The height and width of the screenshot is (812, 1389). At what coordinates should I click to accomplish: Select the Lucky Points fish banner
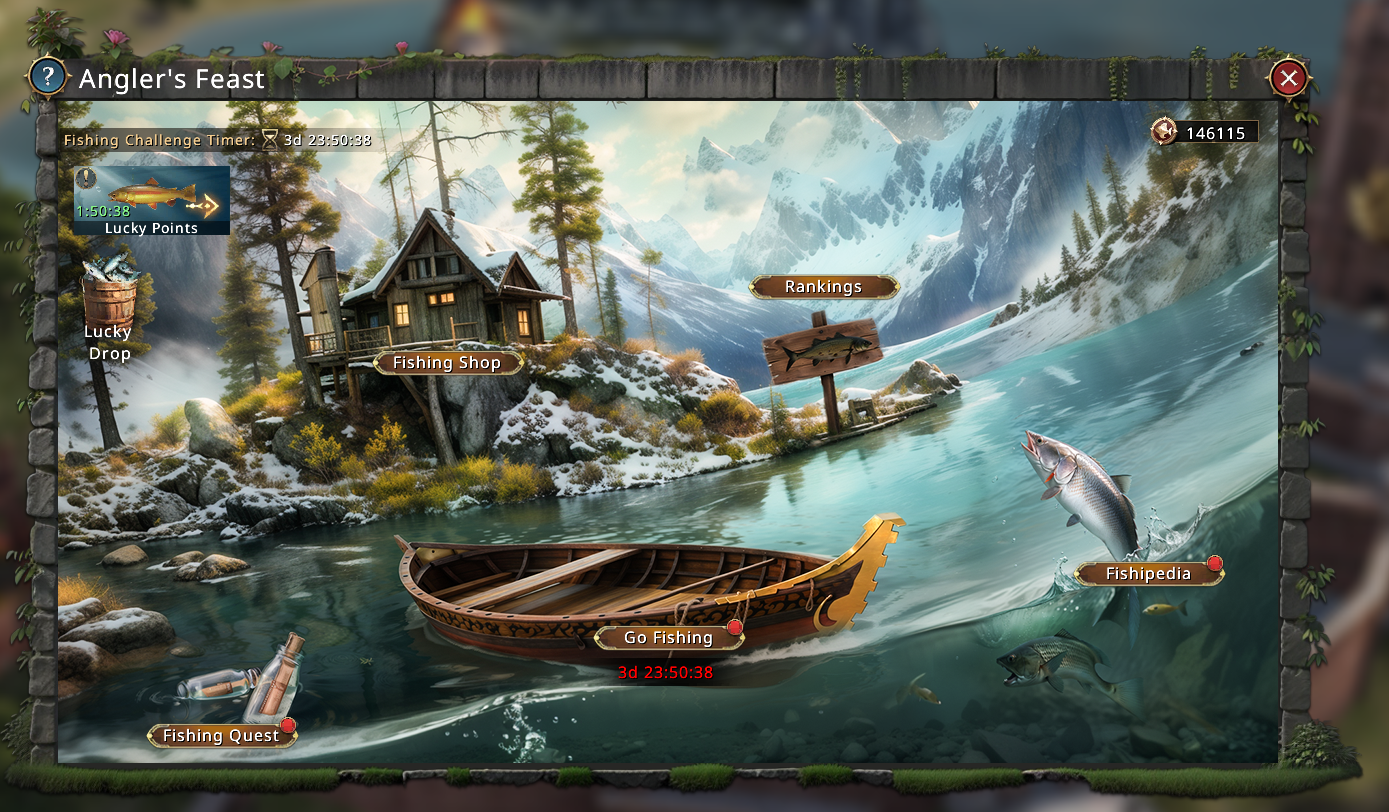coord(151,200)
